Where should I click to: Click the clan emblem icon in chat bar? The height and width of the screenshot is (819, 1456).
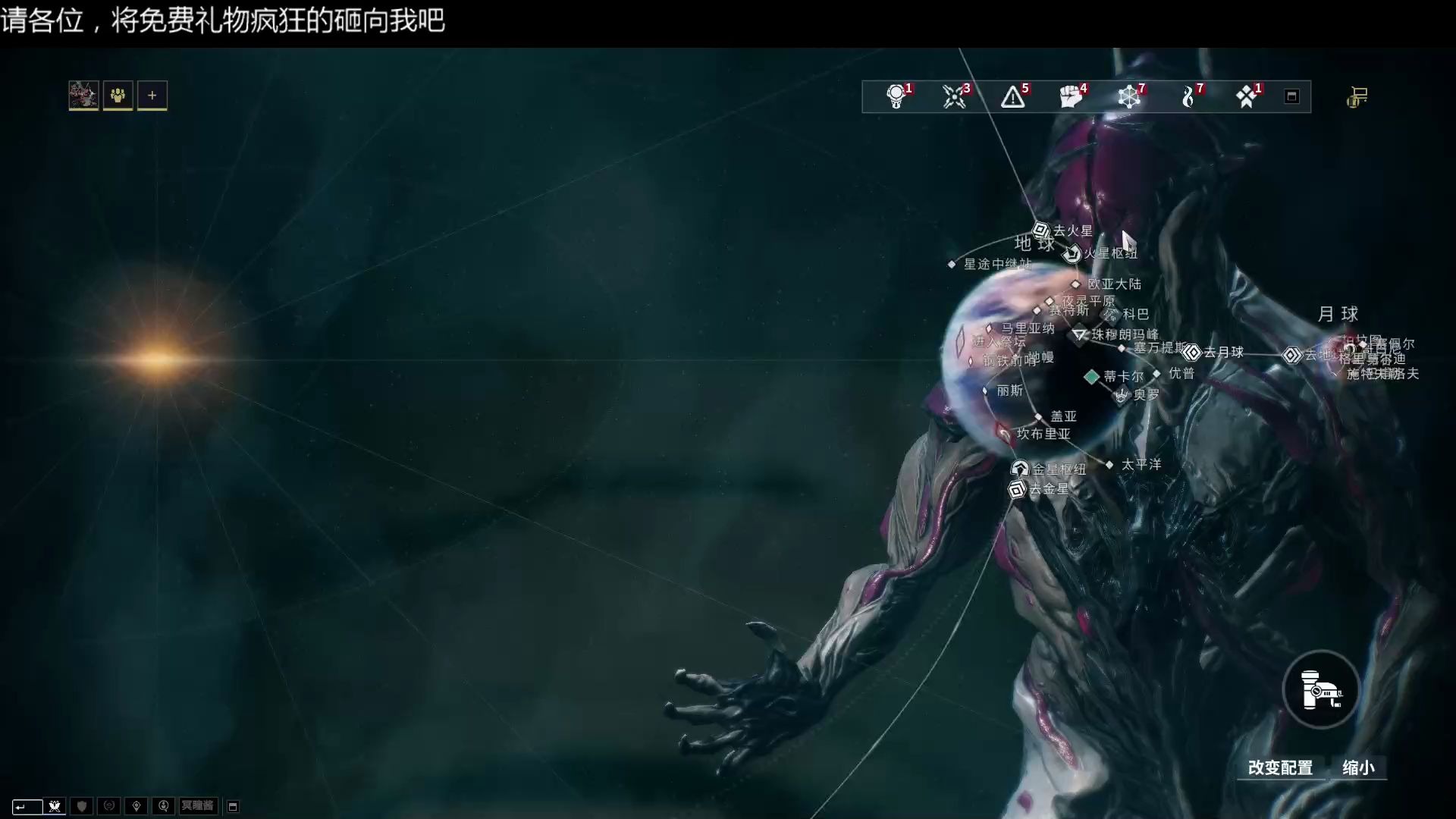click(54, 806)
